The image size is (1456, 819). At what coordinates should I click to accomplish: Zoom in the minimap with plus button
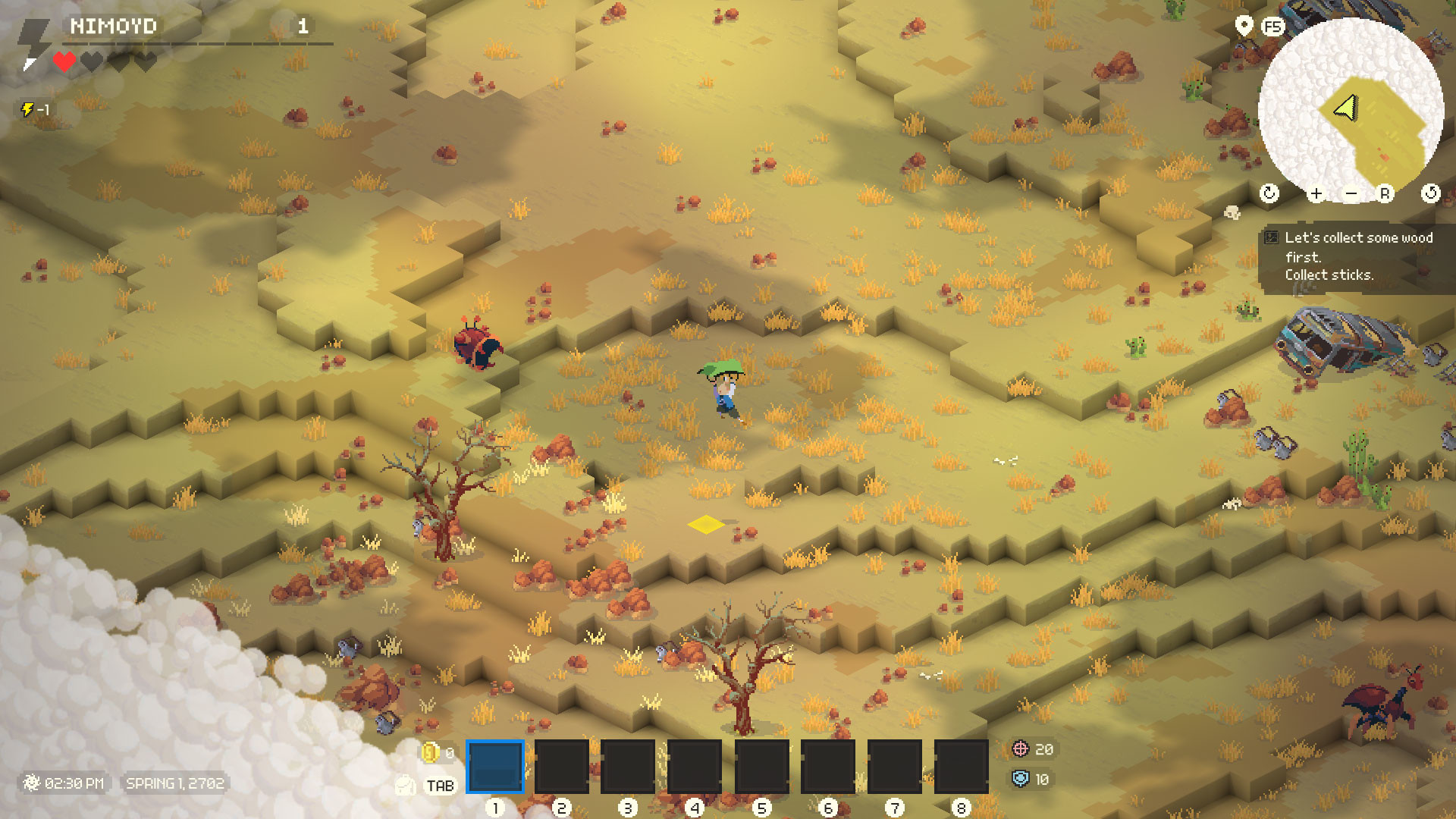tap(1316, 193)
